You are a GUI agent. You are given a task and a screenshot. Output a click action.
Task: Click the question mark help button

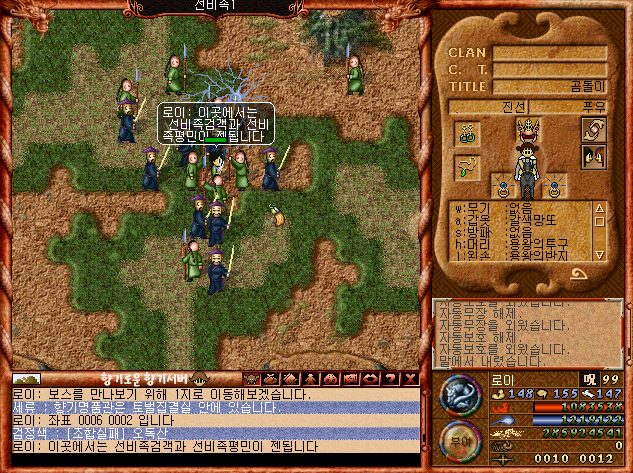pos(403,379)
